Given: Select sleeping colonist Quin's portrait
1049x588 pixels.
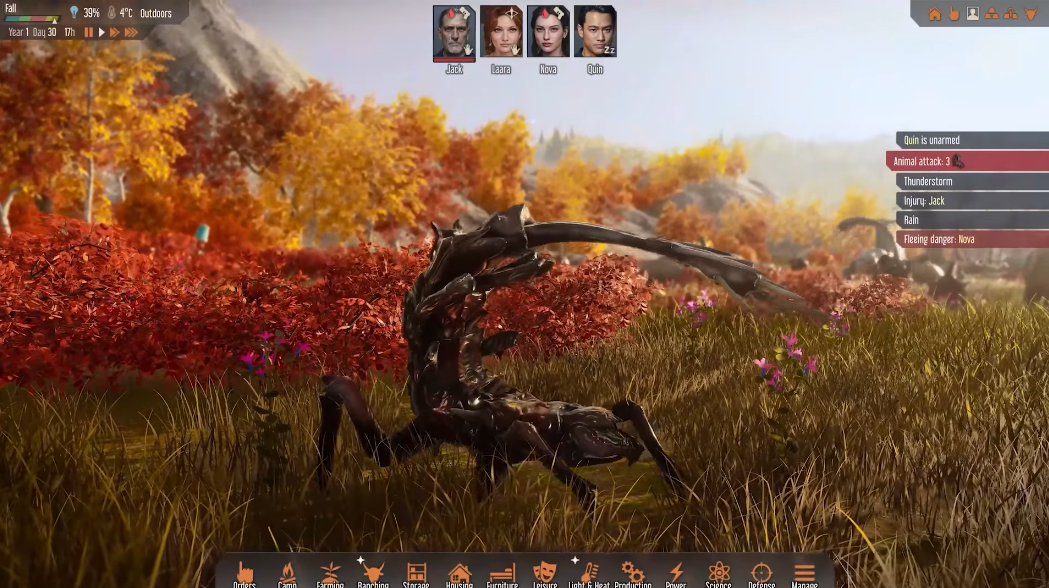Looking at the screenshot, I should (595, 32).
